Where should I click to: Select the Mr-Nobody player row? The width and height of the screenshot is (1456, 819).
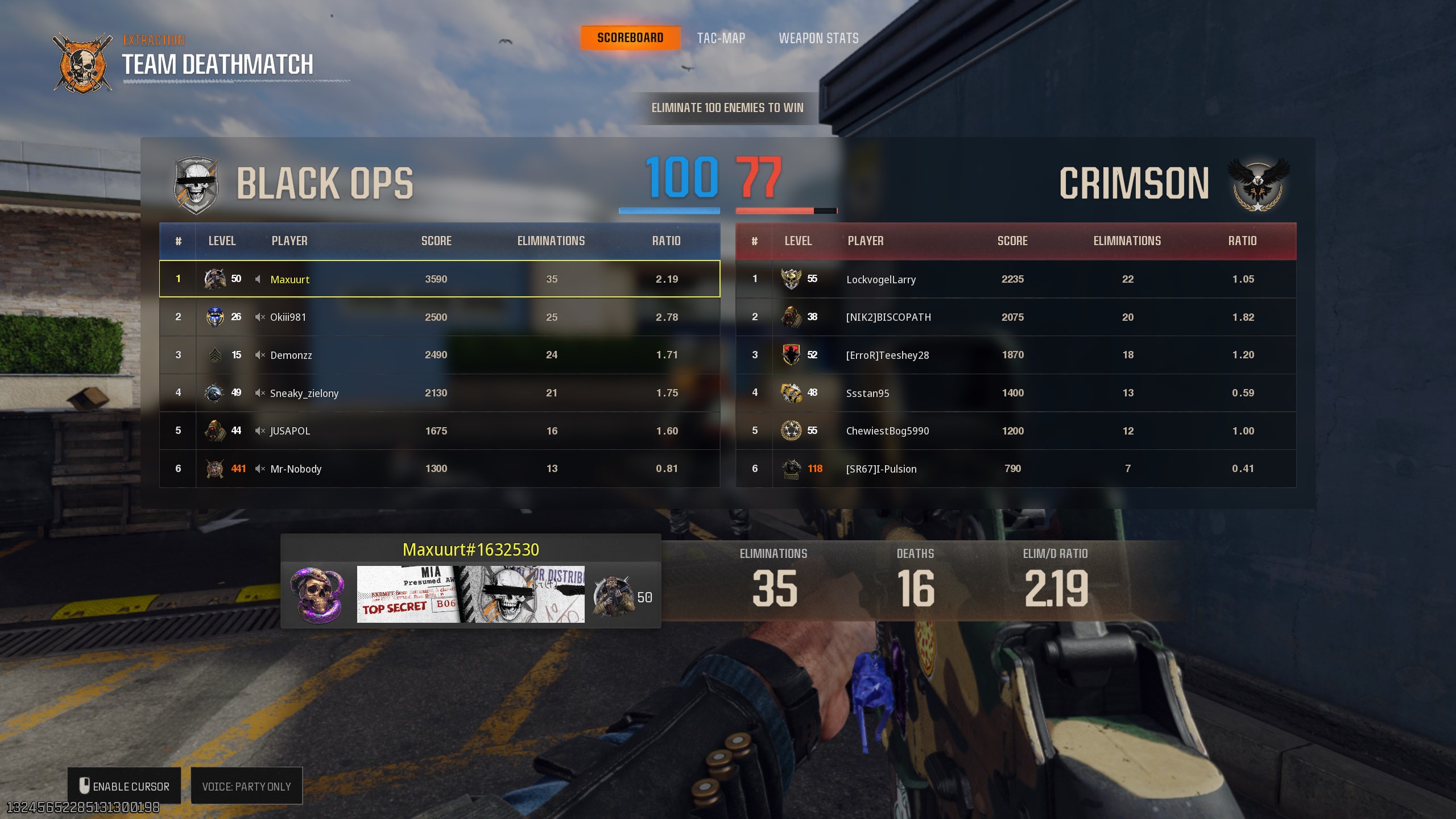pos(439,469)
